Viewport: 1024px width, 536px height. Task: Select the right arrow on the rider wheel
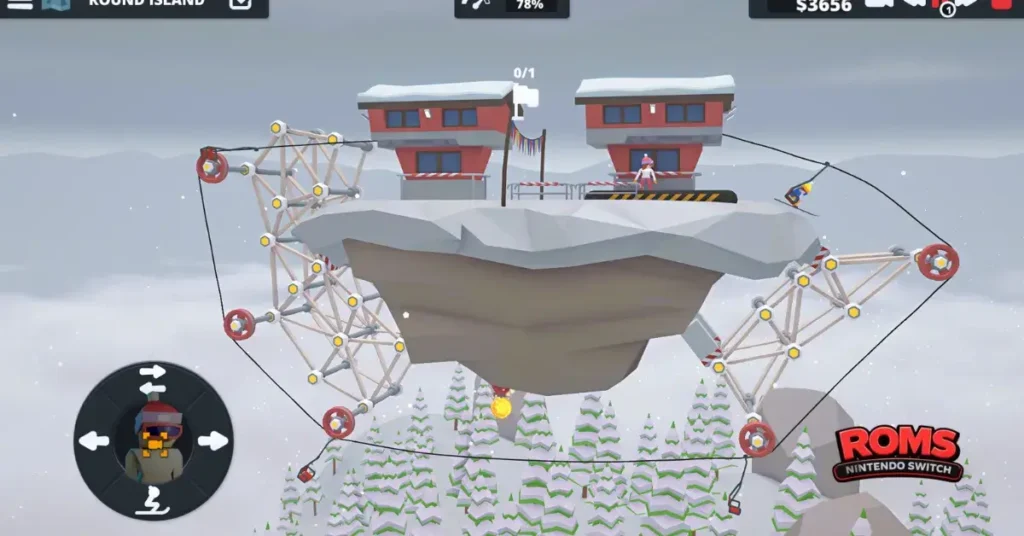(x=212, y=441)
